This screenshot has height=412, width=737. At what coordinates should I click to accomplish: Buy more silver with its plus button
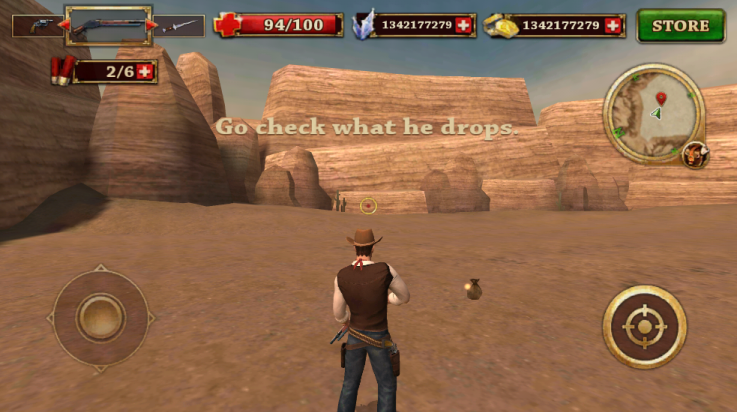462,25
